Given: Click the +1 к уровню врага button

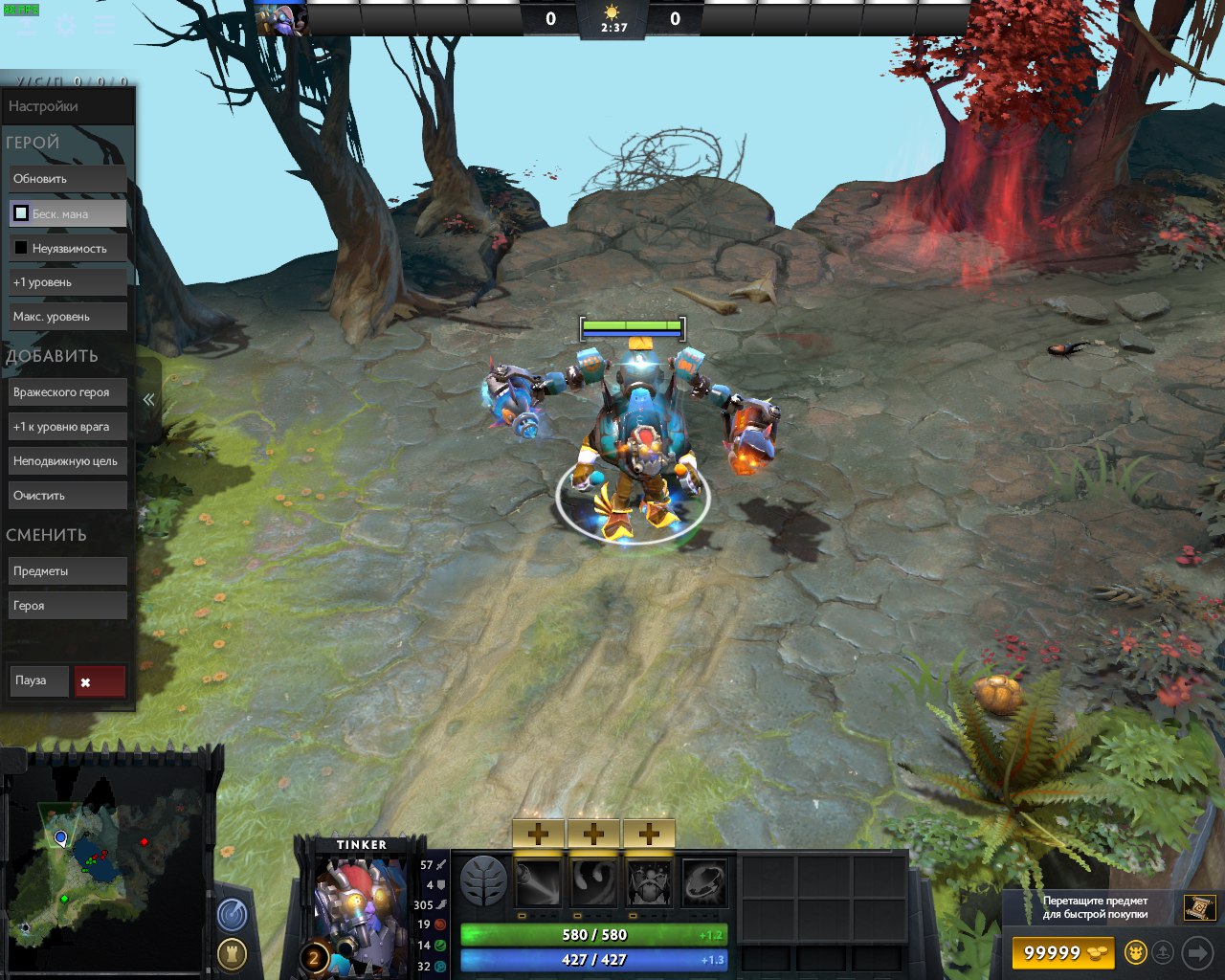Looking at the screenshot, I should (67, 427).
